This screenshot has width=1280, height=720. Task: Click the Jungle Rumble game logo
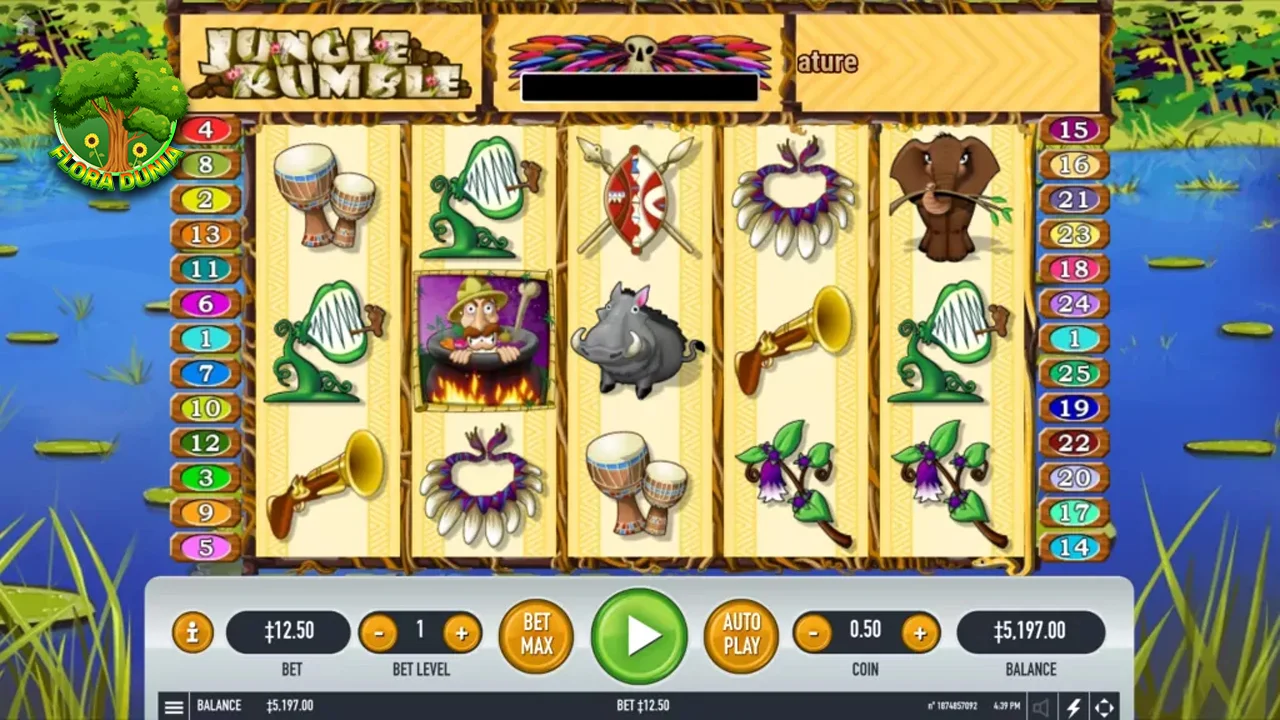point(330,62)
